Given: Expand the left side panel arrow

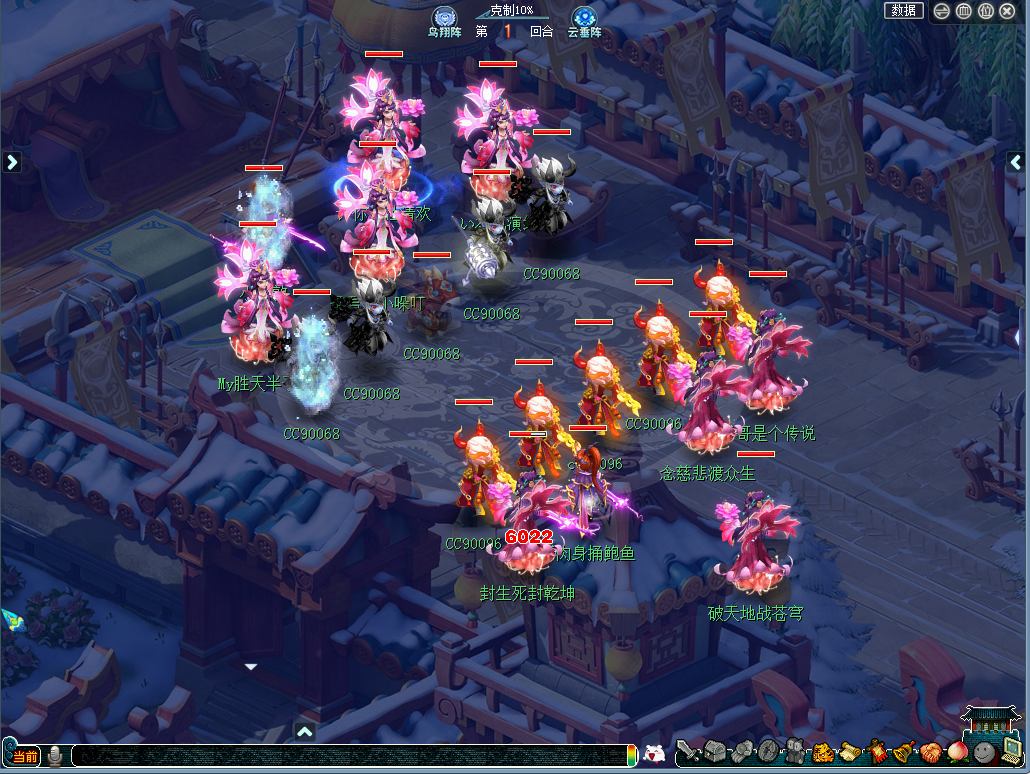Looking at the screenshot, I should click(x=12, y=161).
